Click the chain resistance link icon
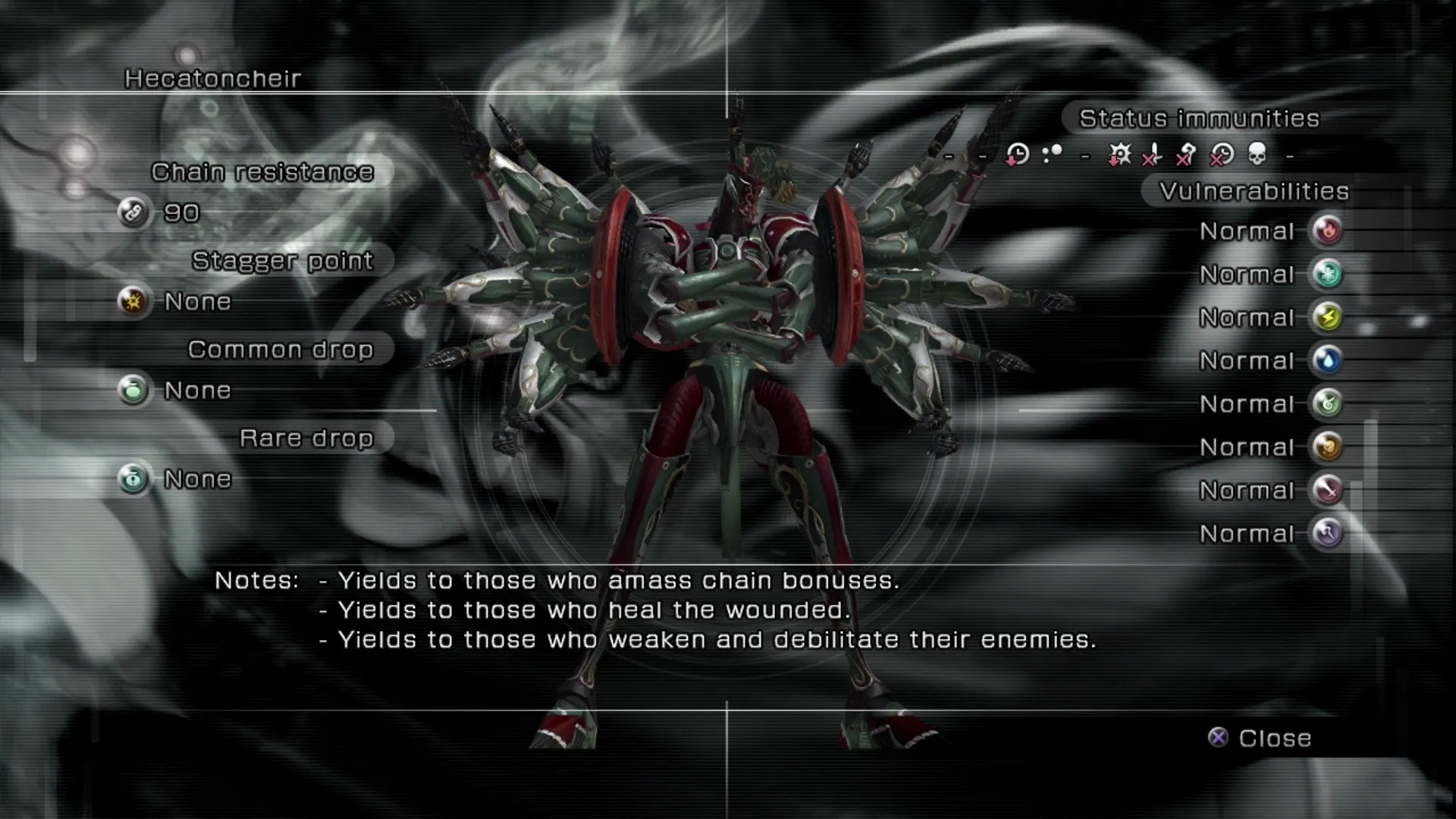The image size is (1456, 819). coord(133,212)
